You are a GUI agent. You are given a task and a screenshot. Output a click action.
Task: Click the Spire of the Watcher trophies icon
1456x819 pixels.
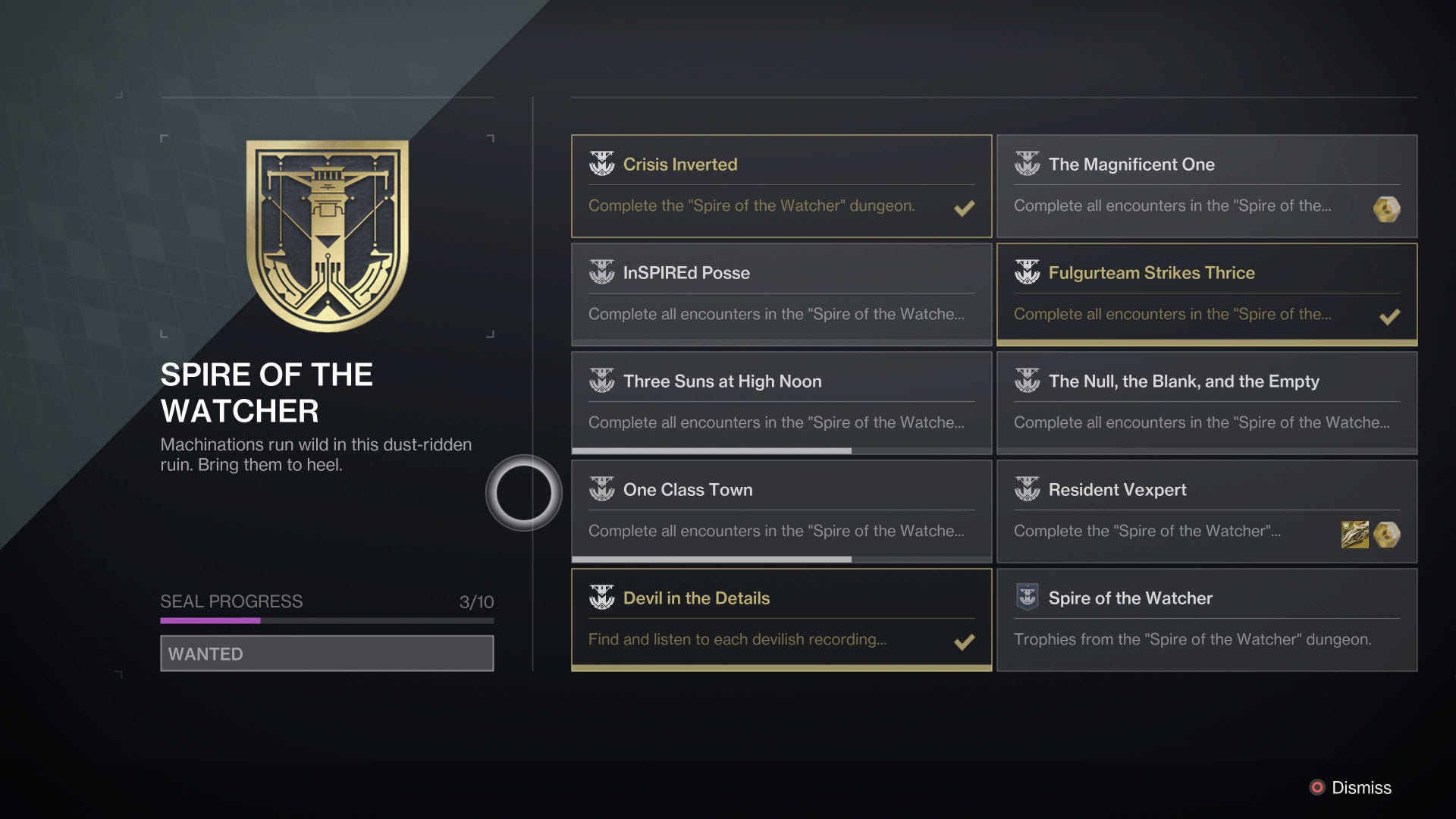1026,598
